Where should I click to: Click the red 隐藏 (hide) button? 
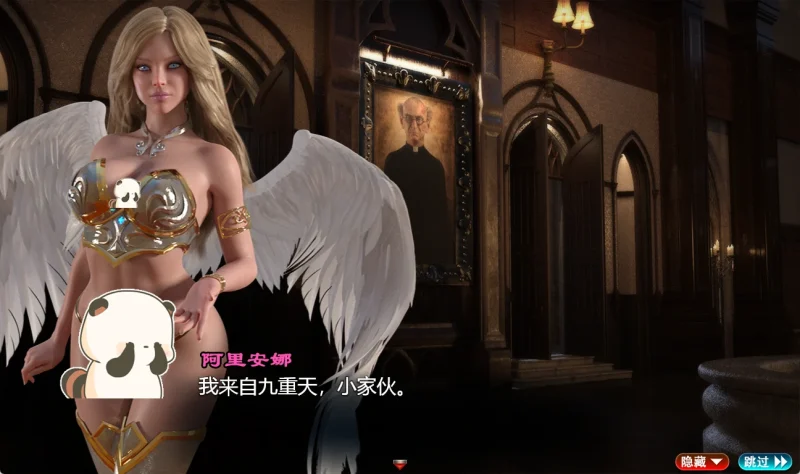(702, 461)
